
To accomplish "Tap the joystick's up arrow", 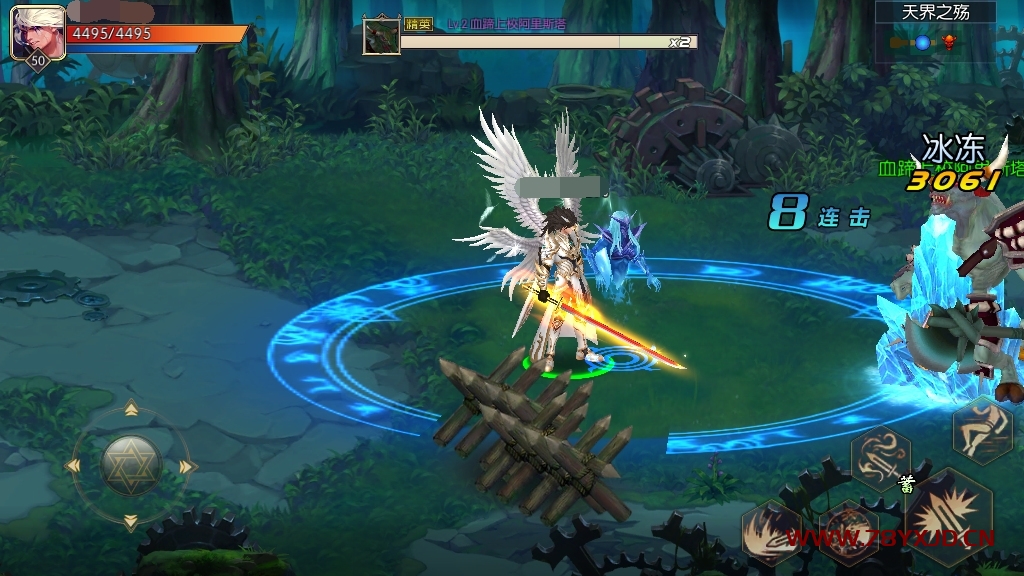I will point(131,409).
